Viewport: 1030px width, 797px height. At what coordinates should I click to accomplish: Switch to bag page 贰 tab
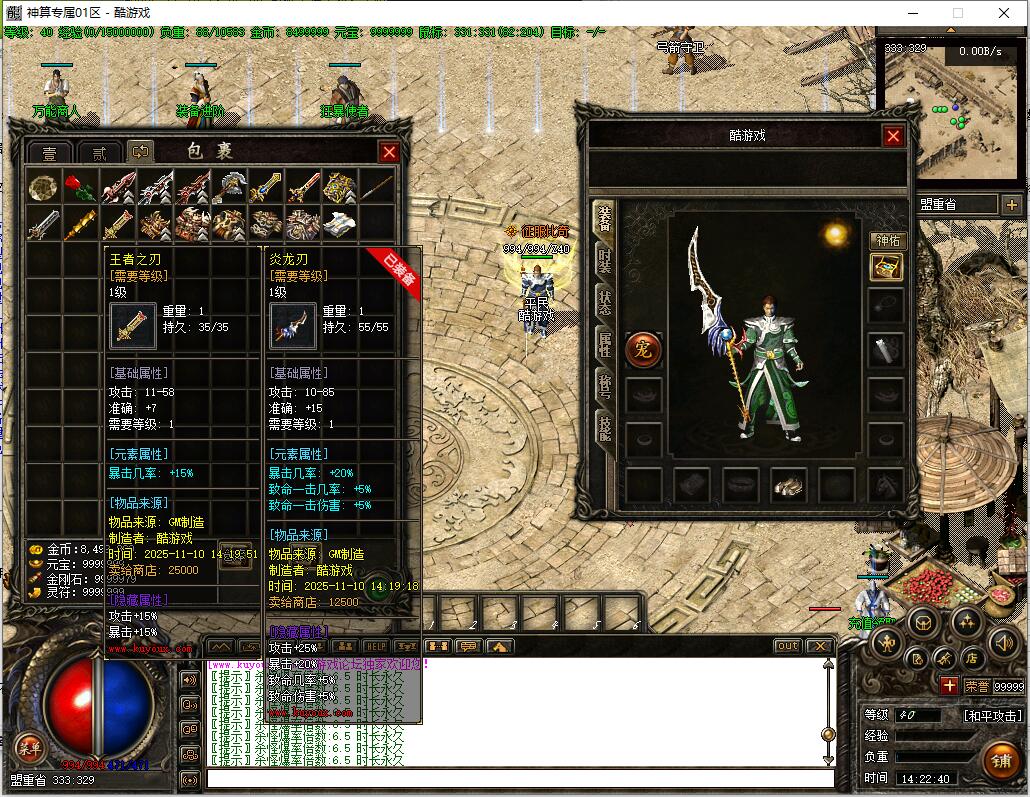click(98, 153)
